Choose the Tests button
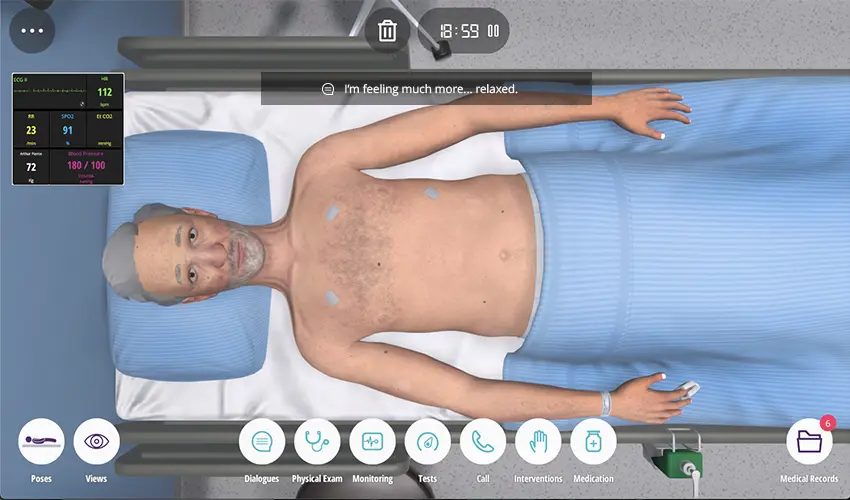Image resolution: width=850 pixels, height=500 pixels. click(x=427, y=442)
